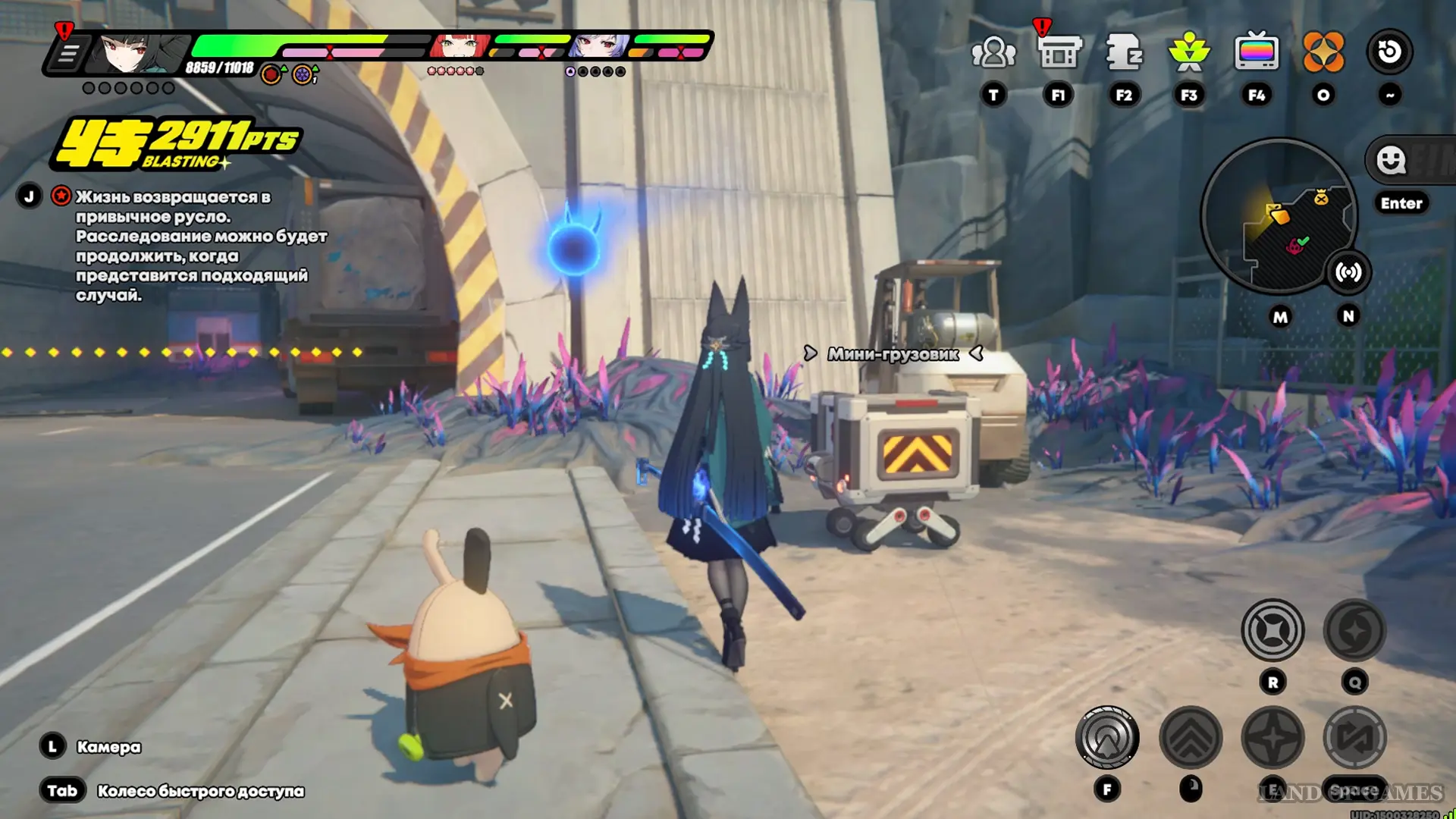The height and width of the screenshot is (819, 1456).
Task: Activate the skill icon labeled R
Action: tap(1272, 630)
